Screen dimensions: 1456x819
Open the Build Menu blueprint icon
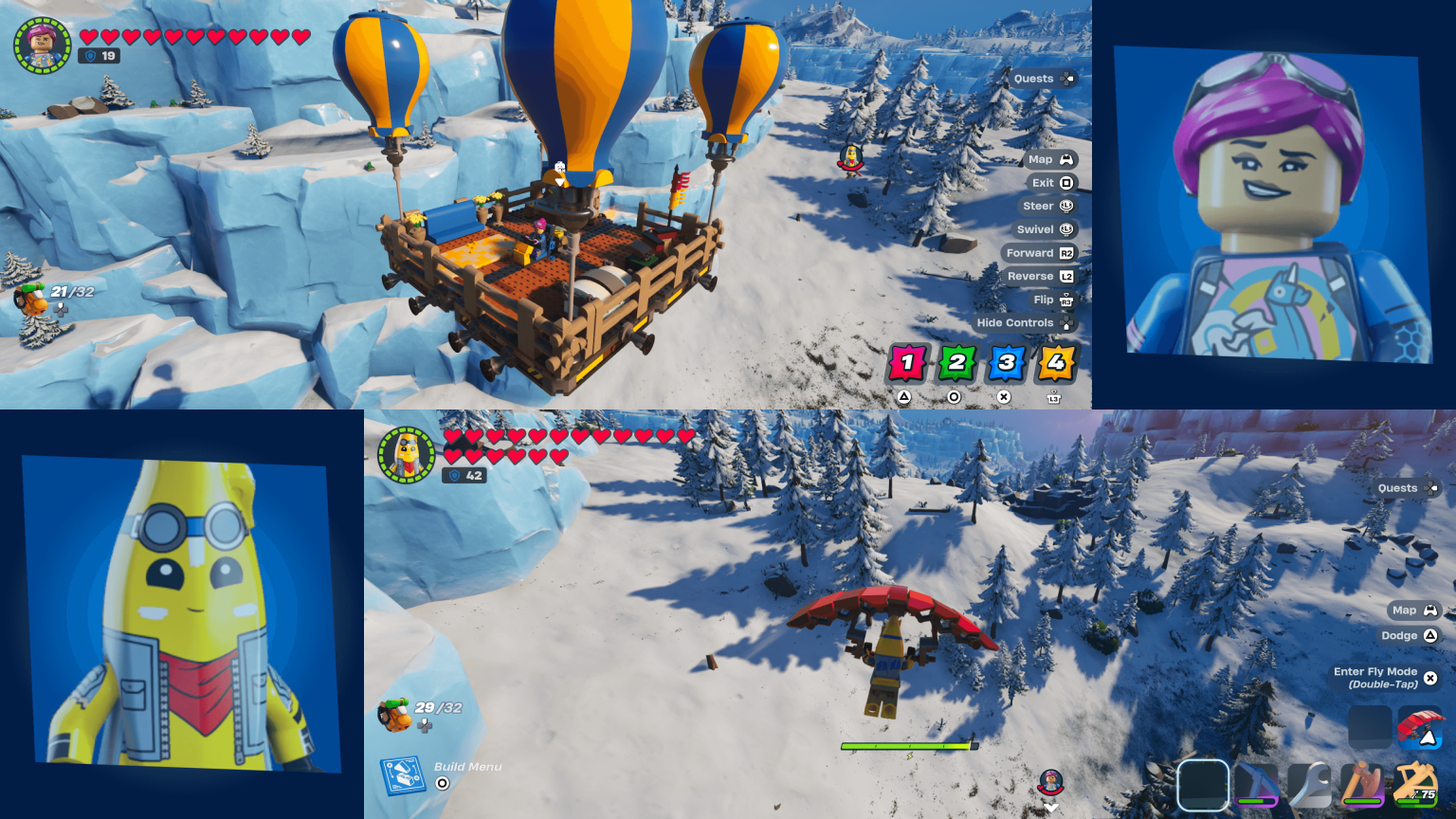(403, 775)
